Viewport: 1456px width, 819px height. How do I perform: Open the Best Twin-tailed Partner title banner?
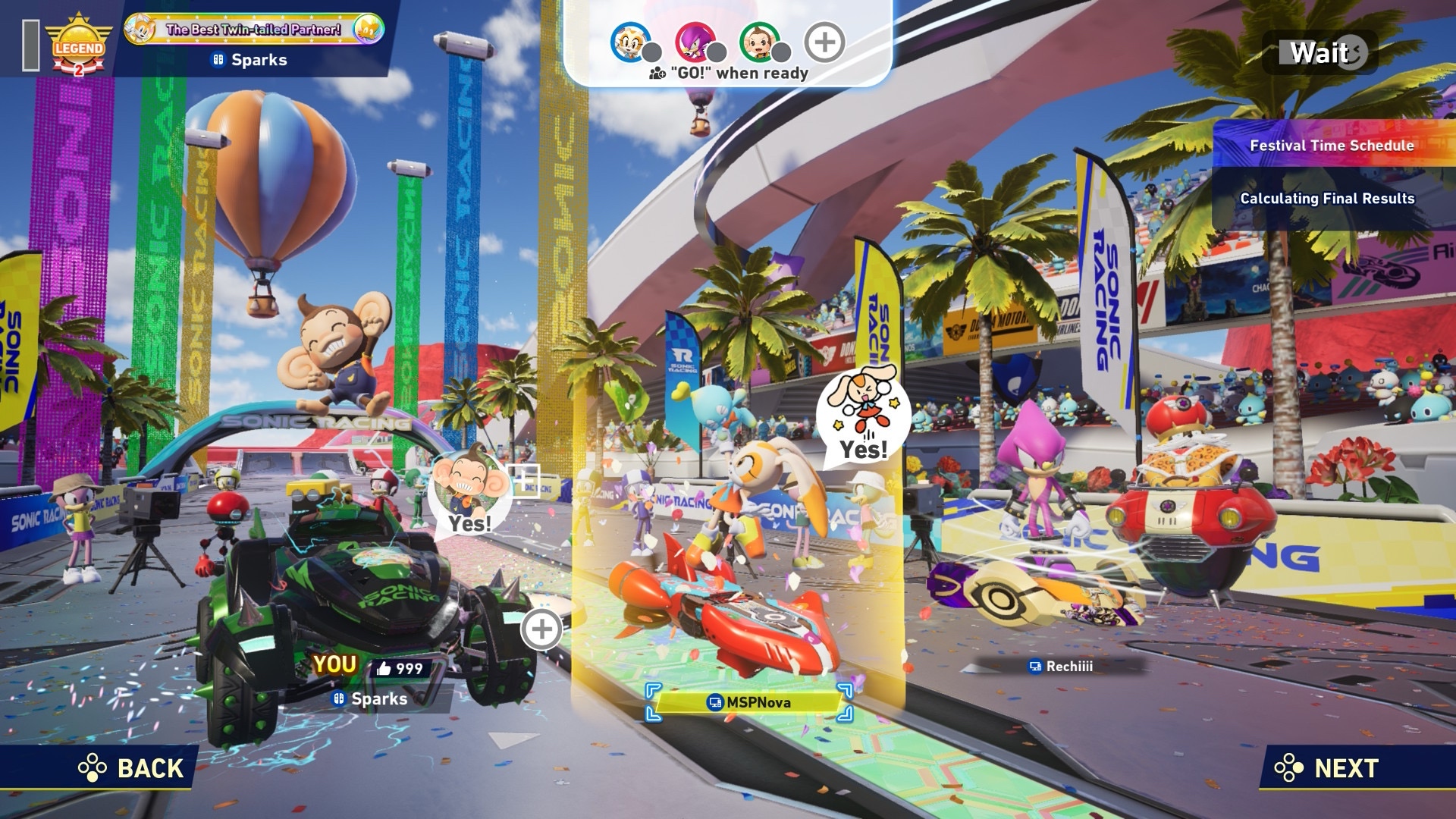pyautogui.click(x=253, y=30)
